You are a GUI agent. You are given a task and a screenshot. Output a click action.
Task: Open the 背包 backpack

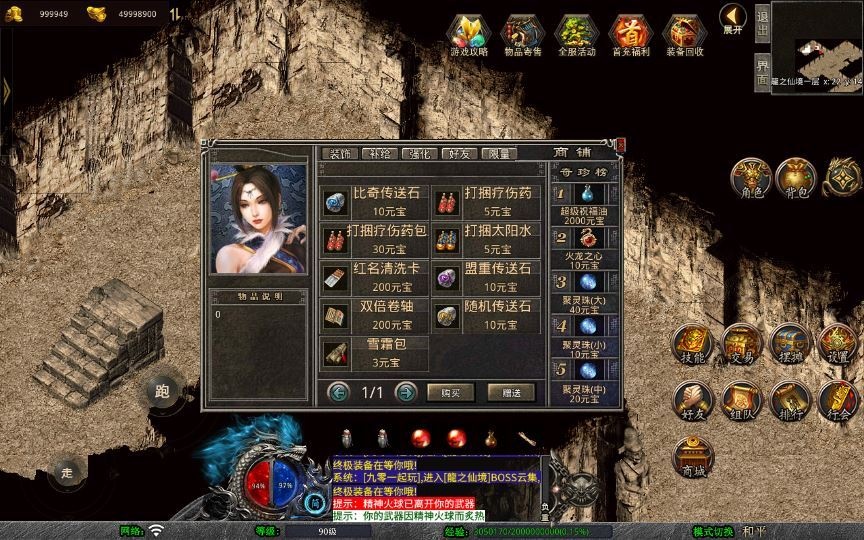coord(794,176)
